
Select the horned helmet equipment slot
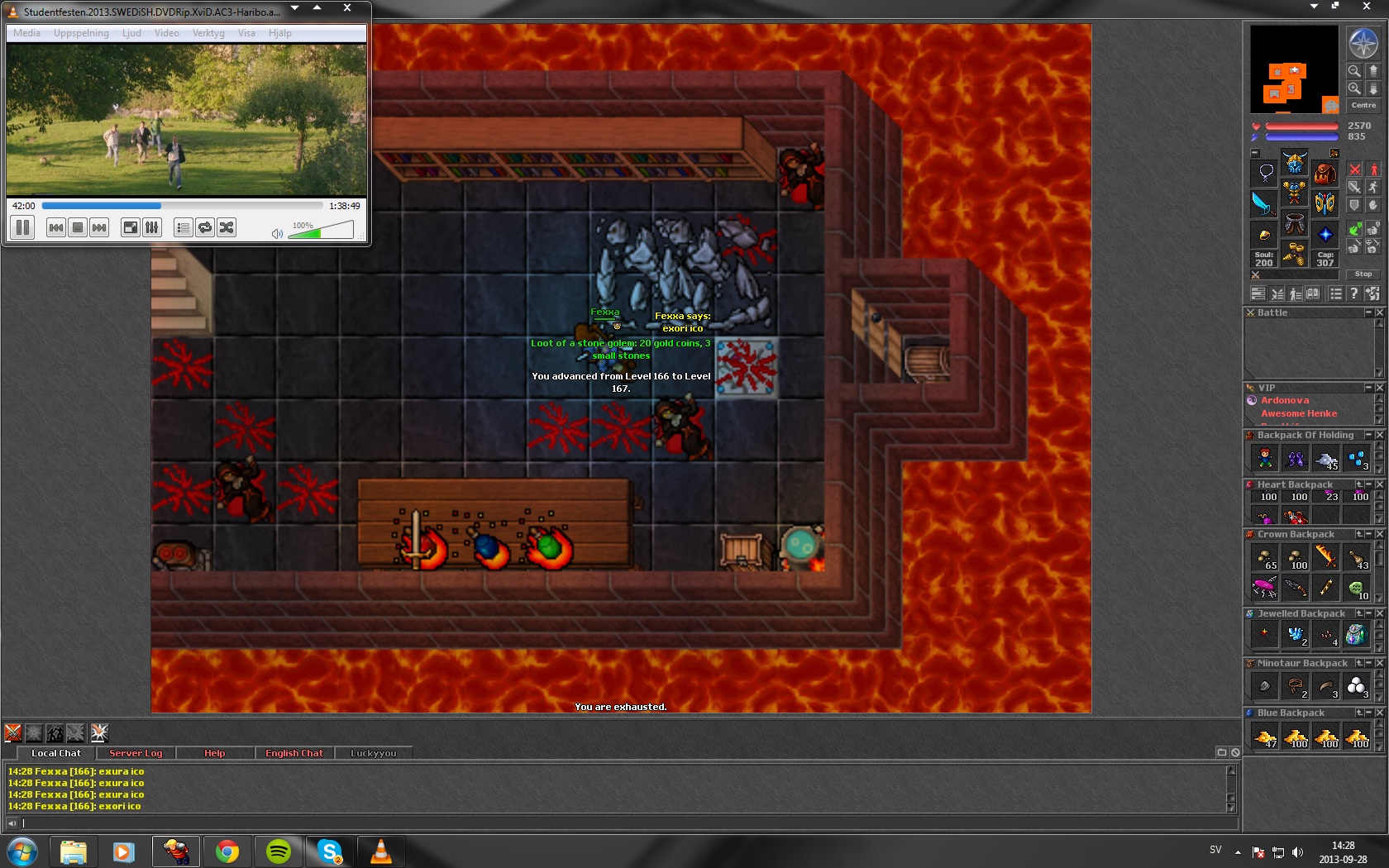[x=1295, y=162]
